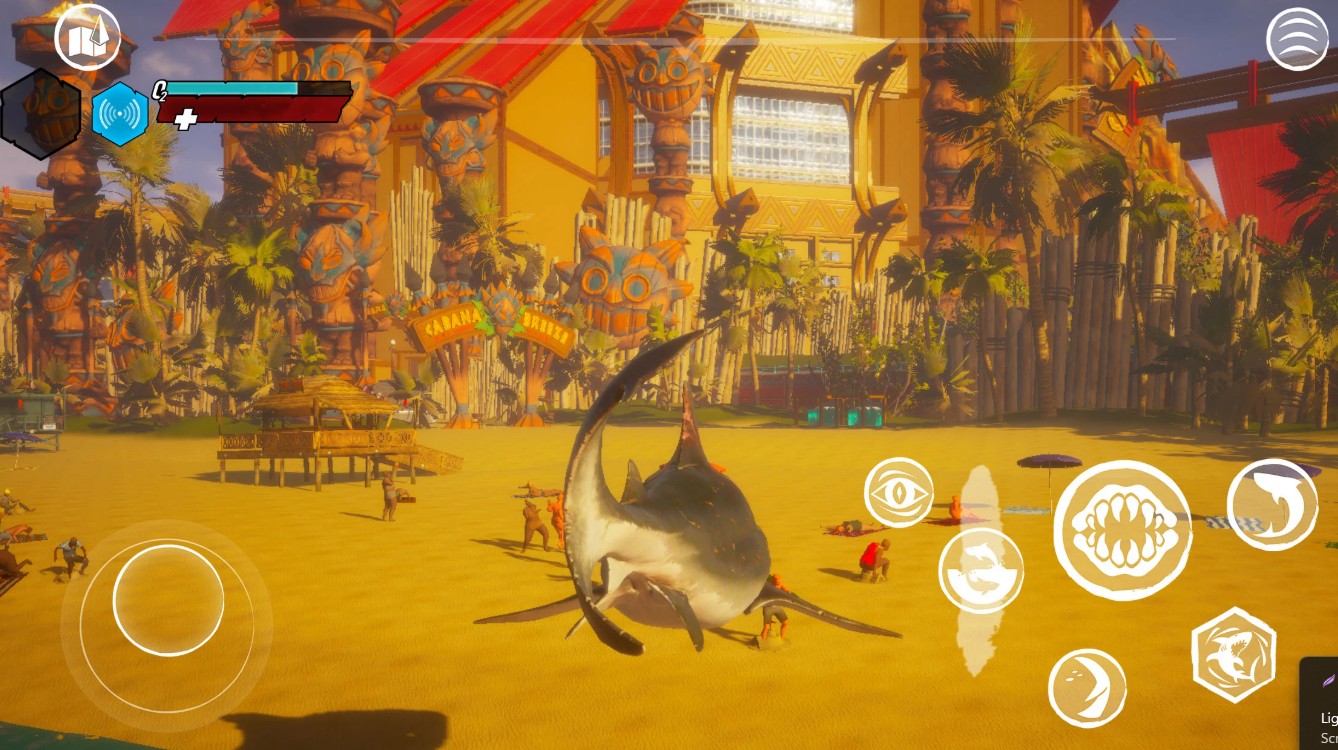The image size is (1338, 750).
Task: Tap the dark red health bar
Action: [x=265, y=112]
